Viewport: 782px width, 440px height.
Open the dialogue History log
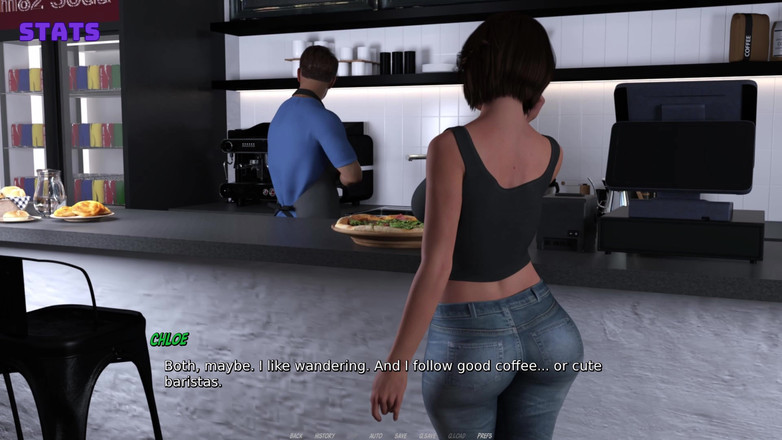[x=325, y=436]
